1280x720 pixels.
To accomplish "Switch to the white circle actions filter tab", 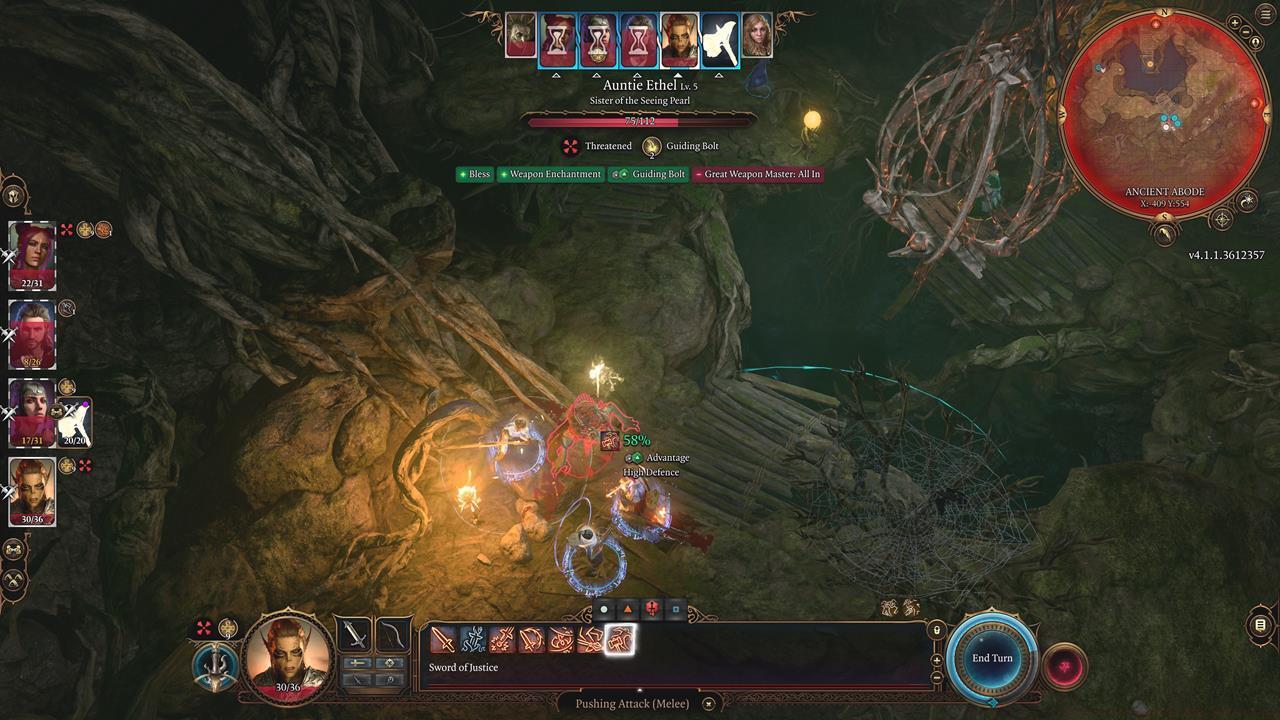I will click(x=604, y=608).
